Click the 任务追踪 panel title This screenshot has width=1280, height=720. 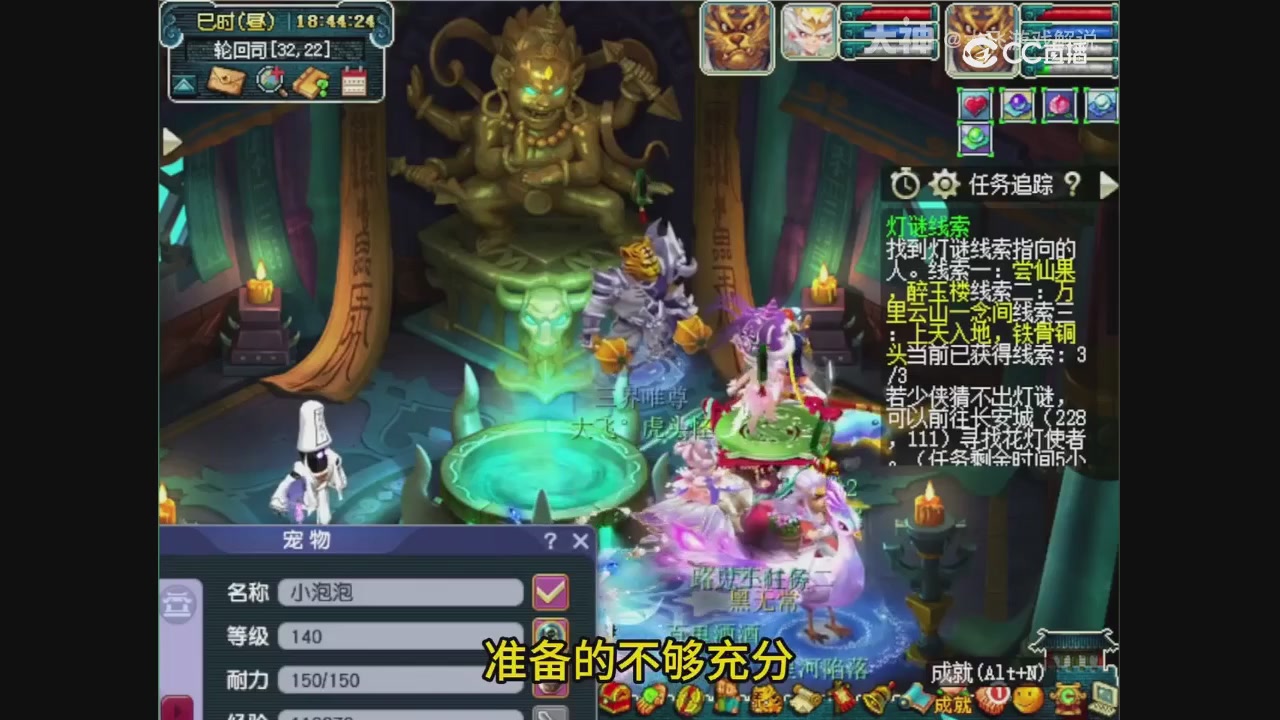[1010, 186]
